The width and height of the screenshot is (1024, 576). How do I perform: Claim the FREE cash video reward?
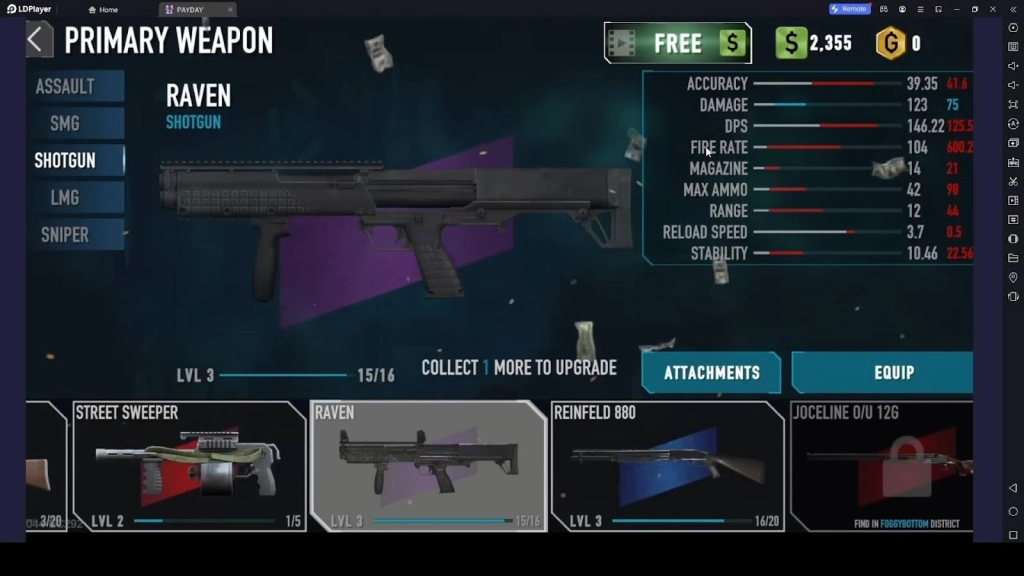677,43
